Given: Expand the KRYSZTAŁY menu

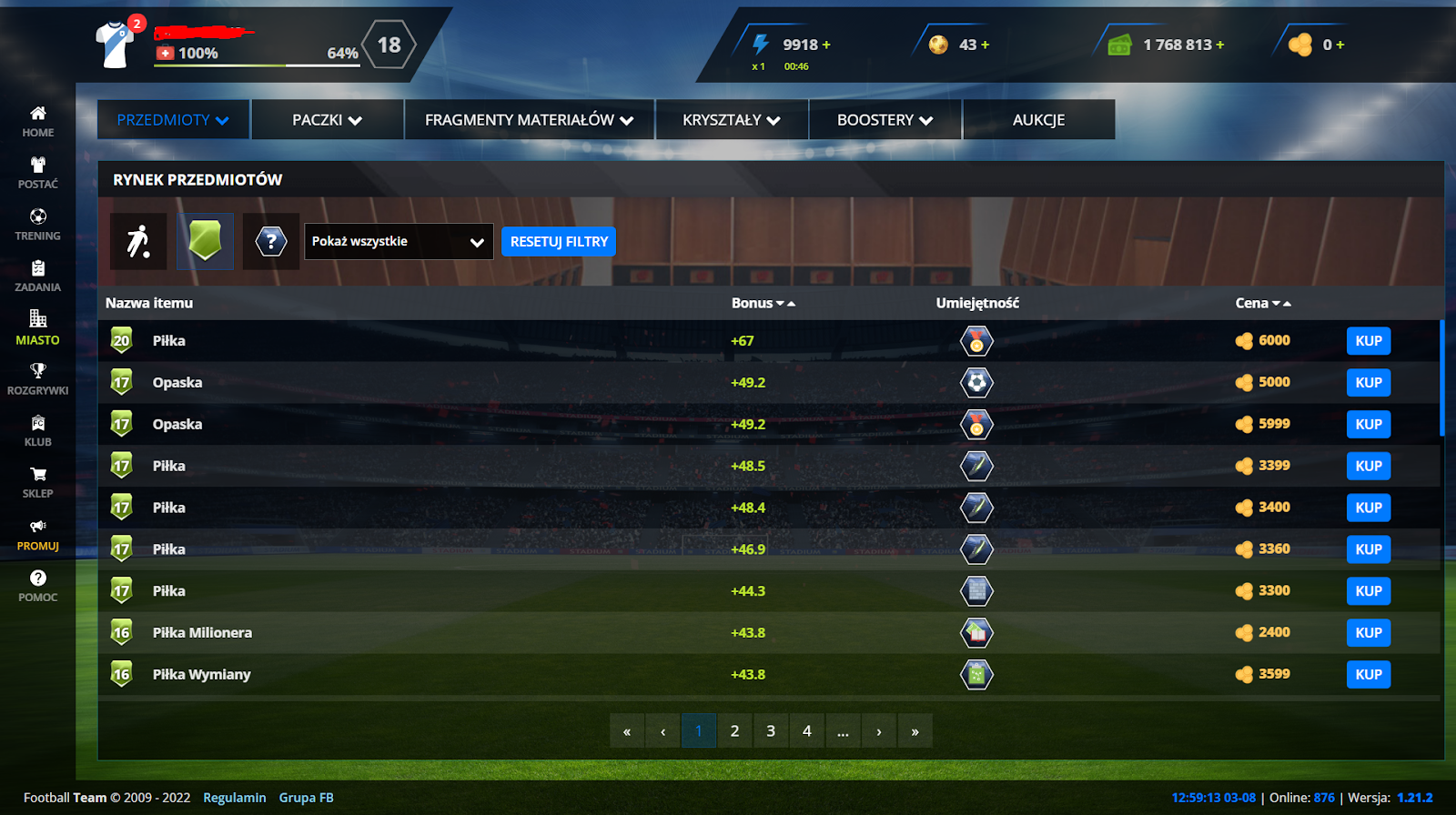Looking at the screenshot, I should (x=731, y=120).
